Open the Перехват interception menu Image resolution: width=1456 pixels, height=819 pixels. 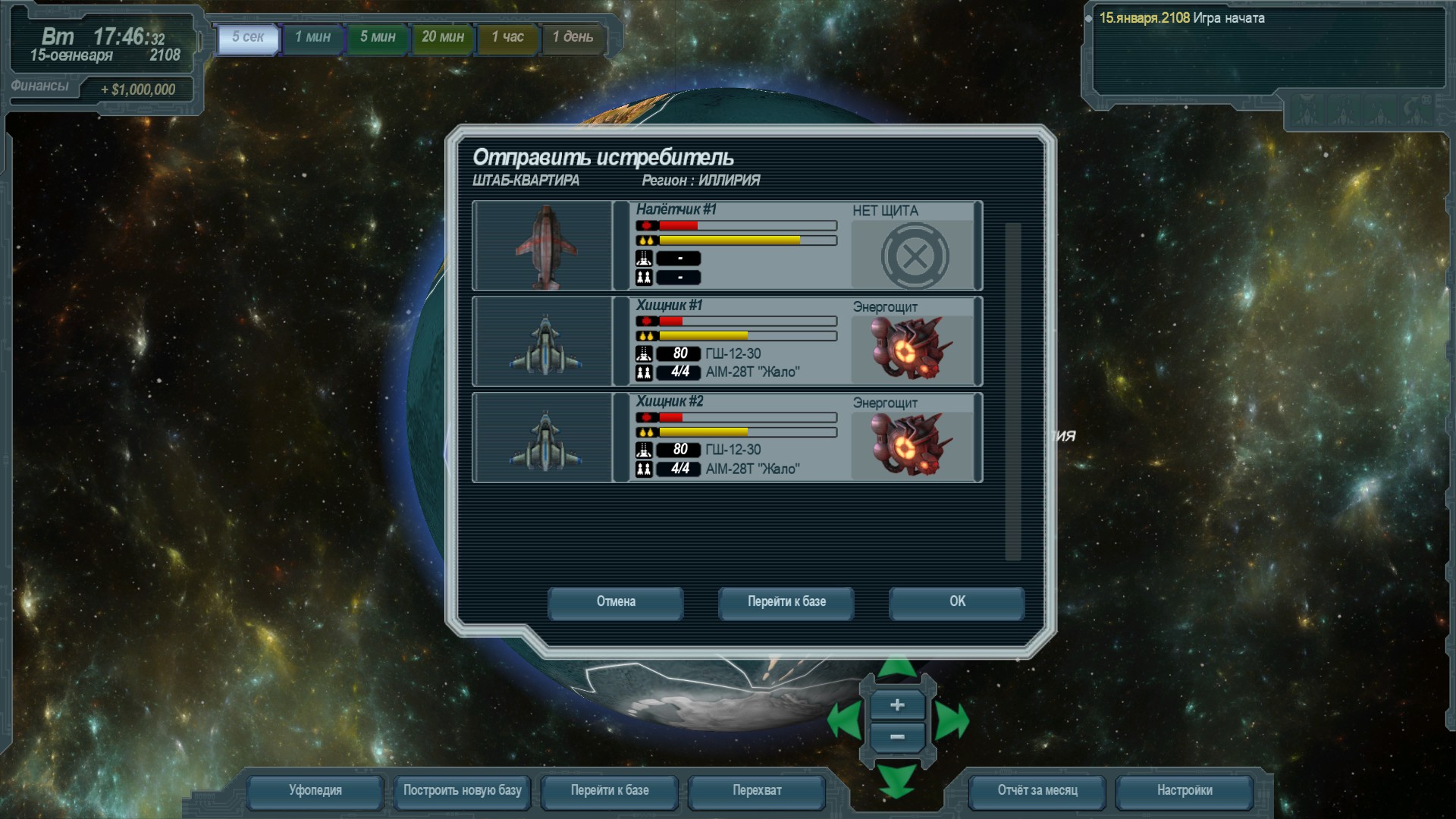[756, 791]
